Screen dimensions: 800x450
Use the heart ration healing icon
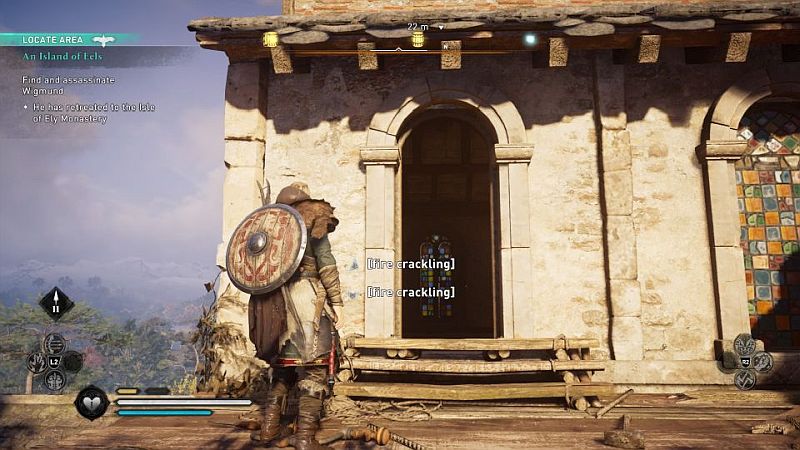[x=92, y=402]
